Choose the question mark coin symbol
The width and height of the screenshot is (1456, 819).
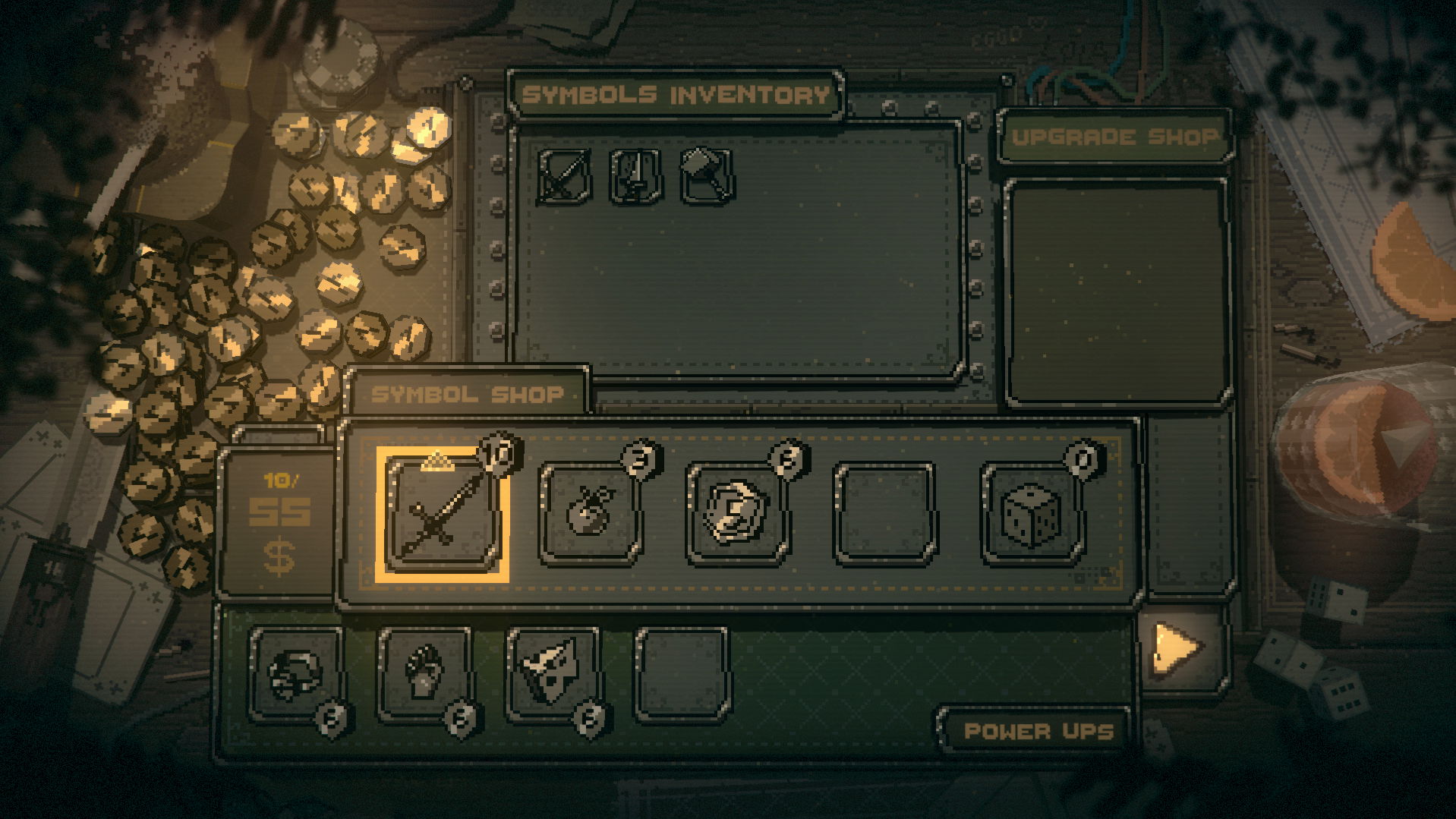click(x=736, y=514)
